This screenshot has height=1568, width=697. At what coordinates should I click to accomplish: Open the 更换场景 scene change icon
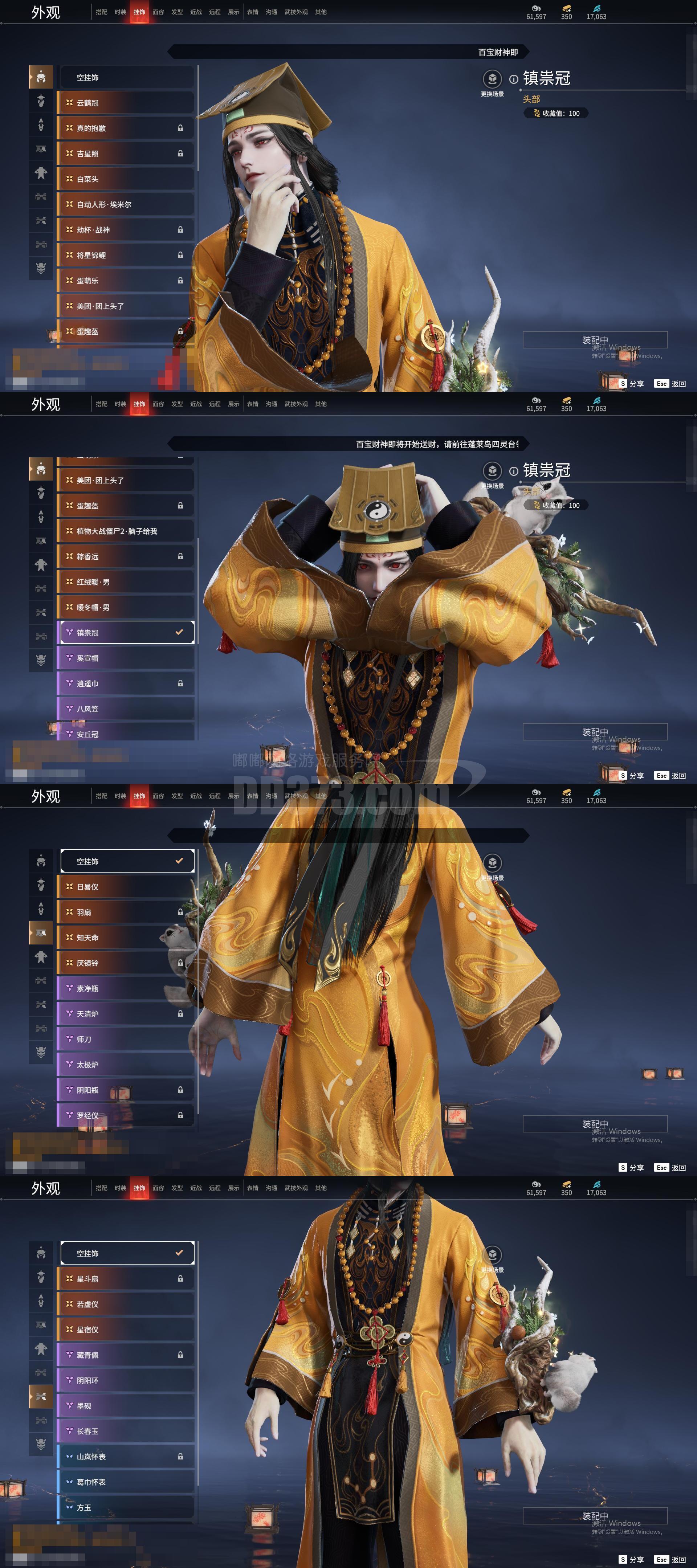point(493,79)
